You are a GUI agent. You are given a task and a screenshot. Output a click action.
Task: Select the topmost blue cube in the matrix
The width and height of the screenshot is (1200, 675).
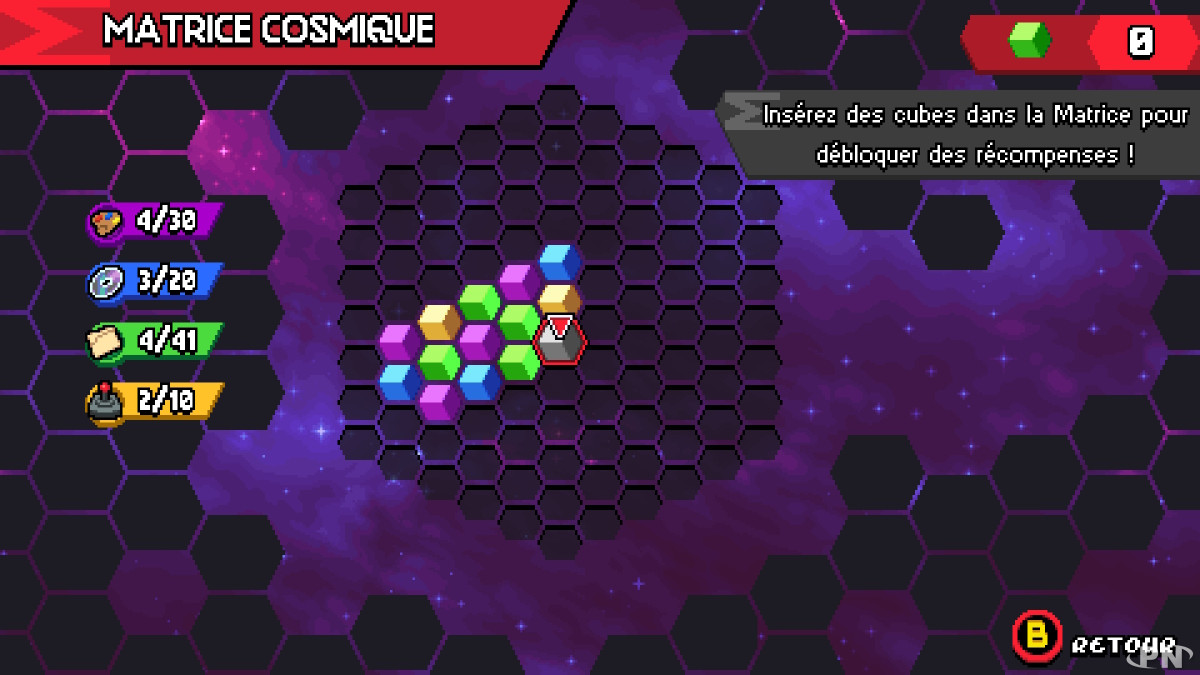point(560,262)
